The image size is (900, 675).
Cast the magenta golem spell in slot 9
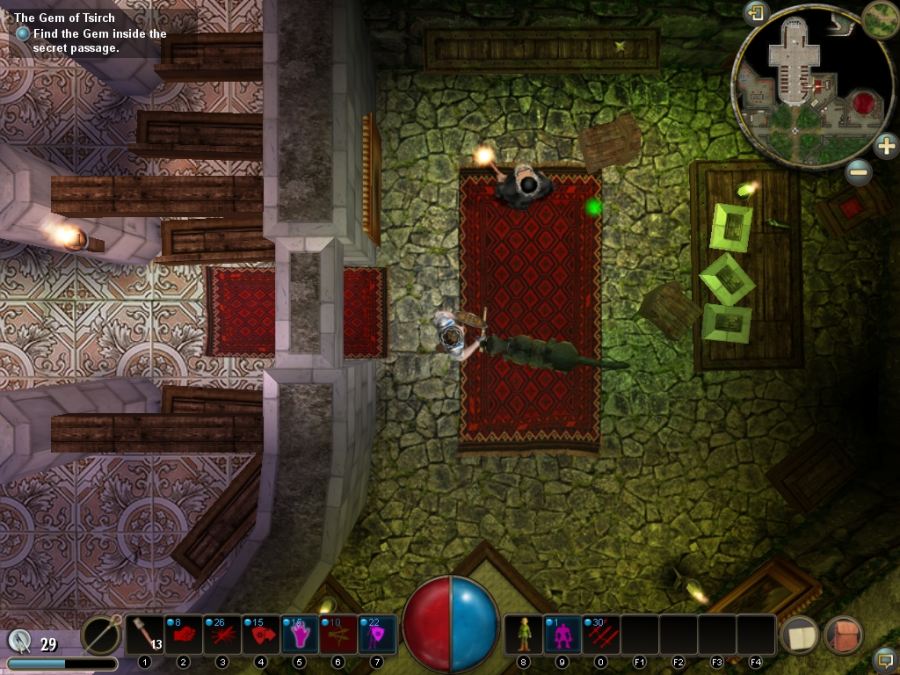click(x=562, y=634)
